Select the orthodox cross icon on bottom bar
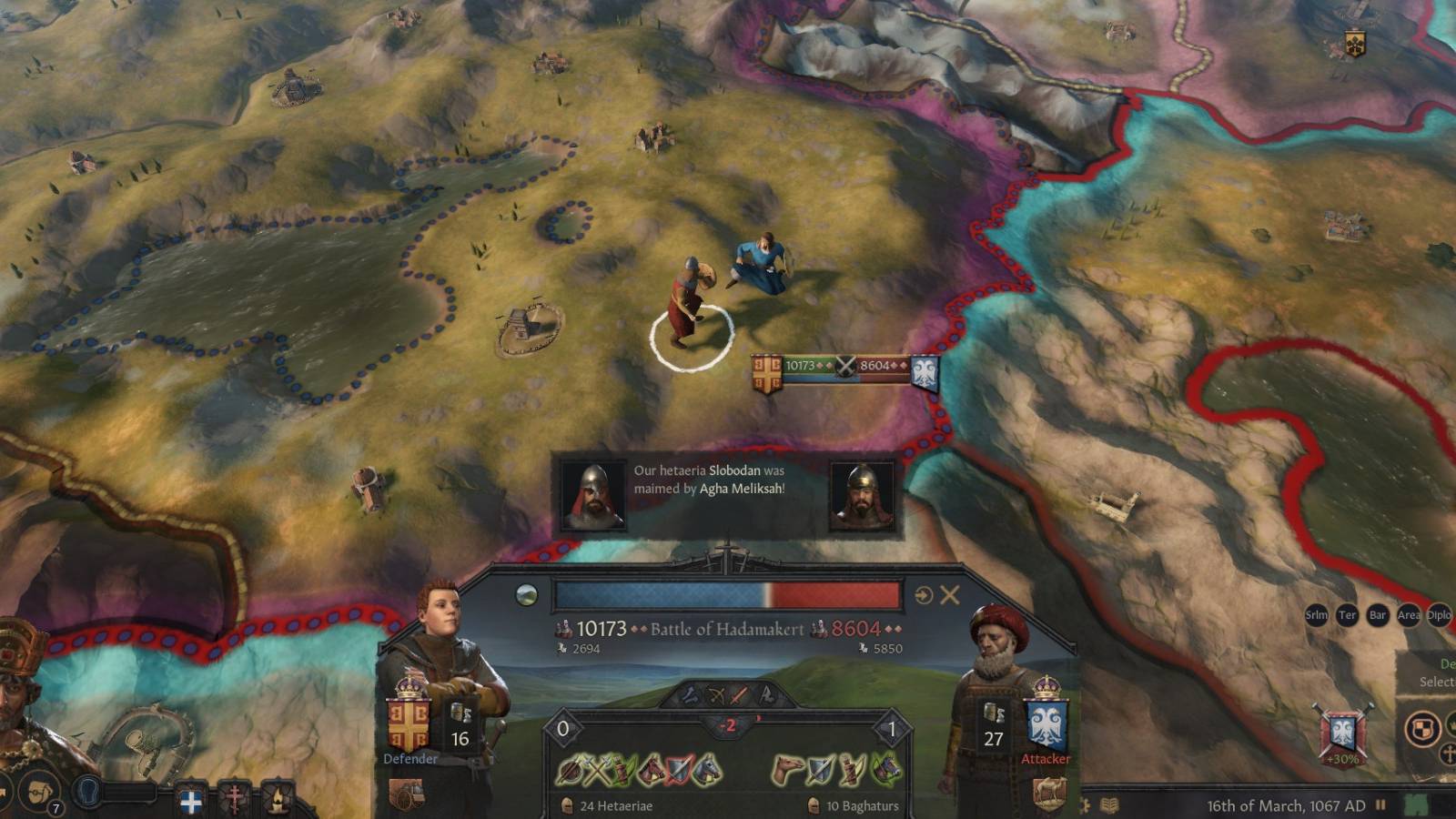 point(235,799)
